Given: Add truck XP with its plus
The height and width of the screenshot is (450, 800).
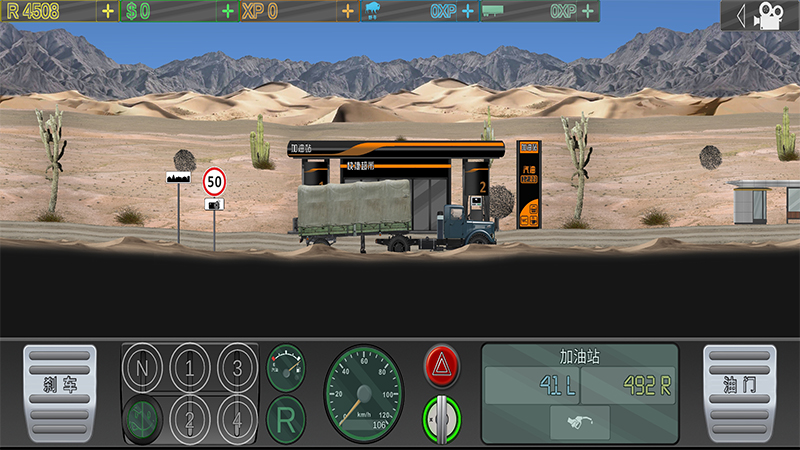Looking at the screenshot, I should tap(467, 12).
